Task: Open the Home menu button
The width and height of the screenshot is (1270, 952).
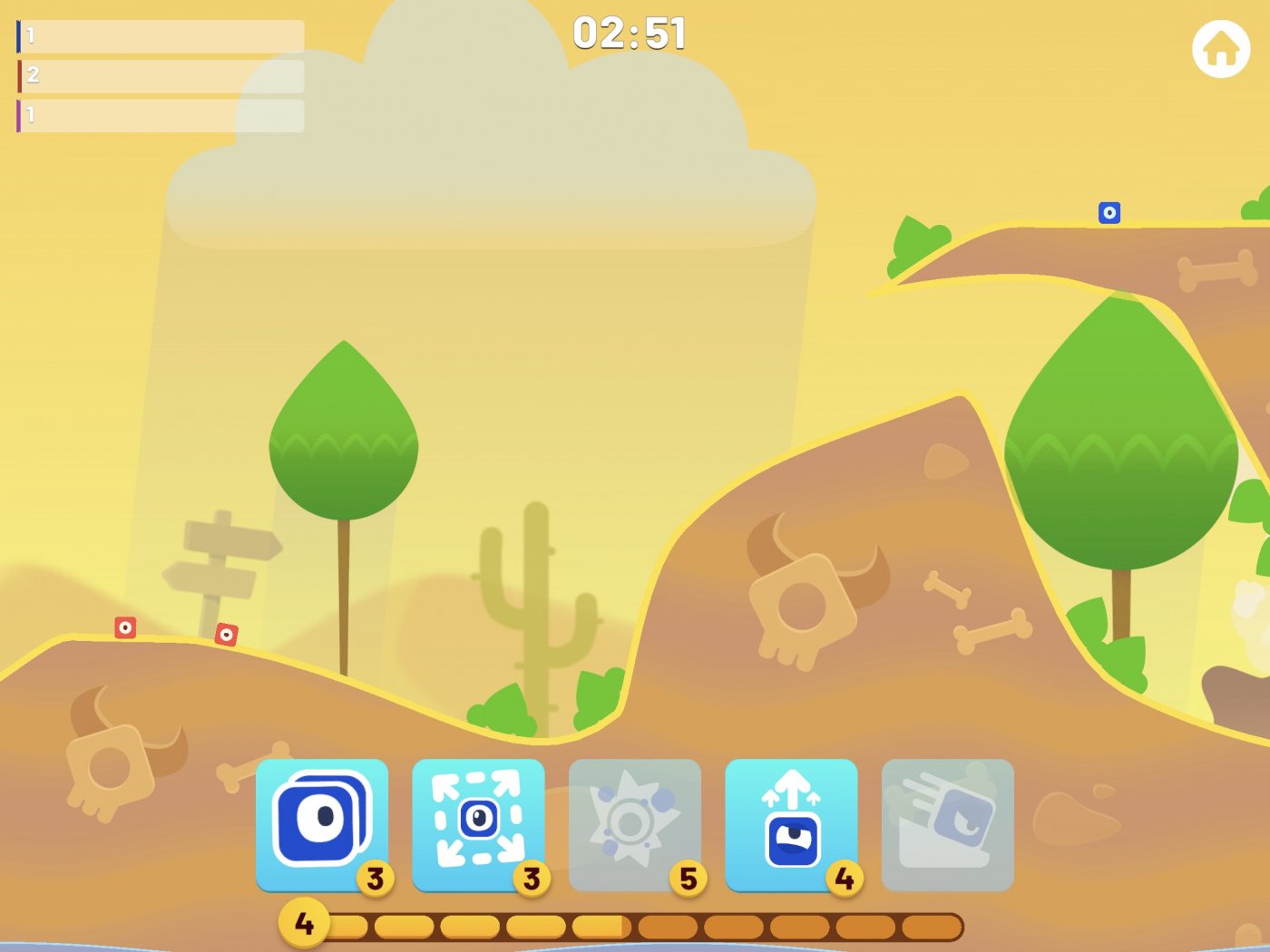Action: pos(1219,50)
